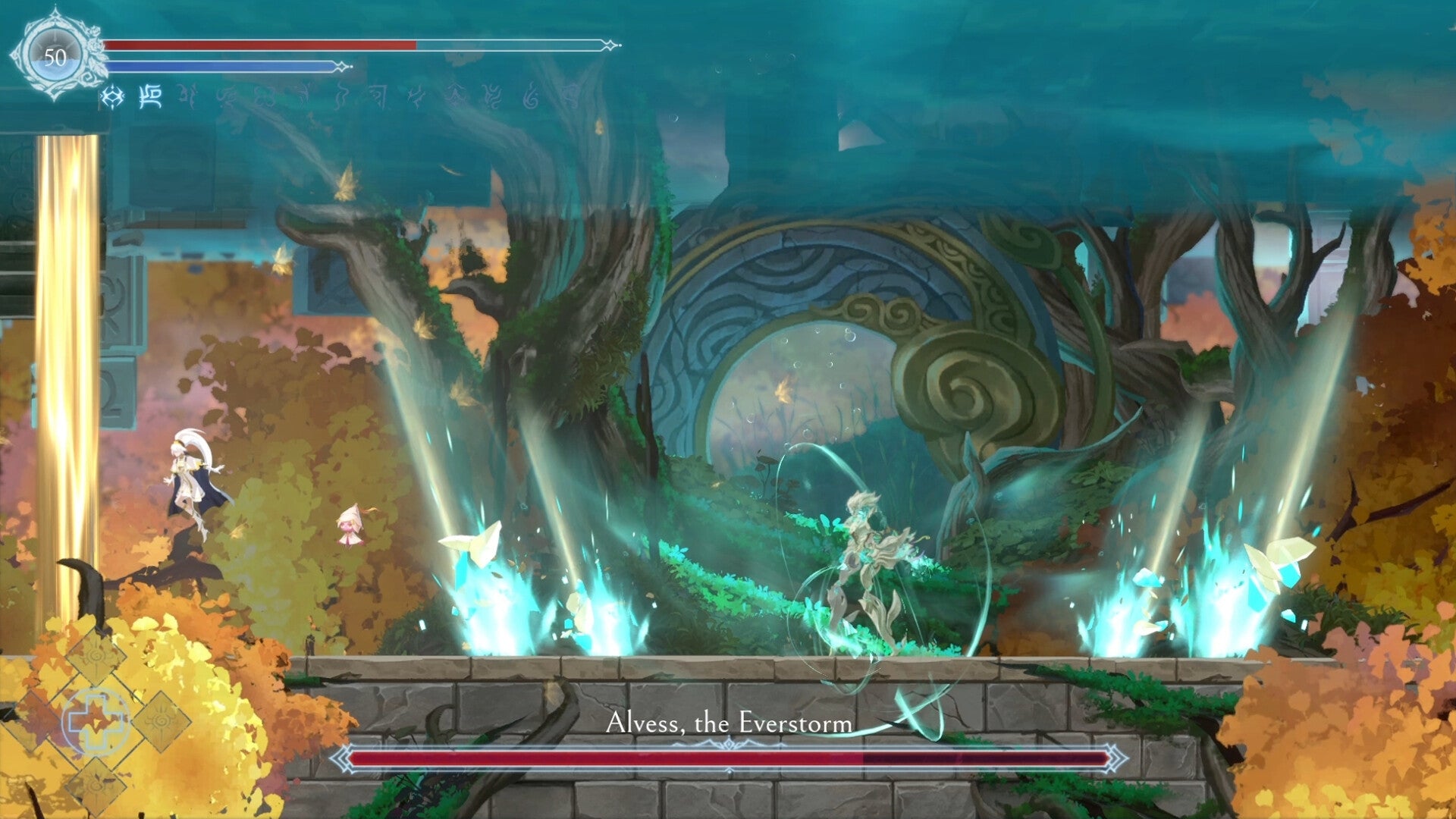Image resolution: width=1456 pixels, height=819 pixels.
Task: Toggle the faded rune next to the active ones
Action: coord(187,97)
